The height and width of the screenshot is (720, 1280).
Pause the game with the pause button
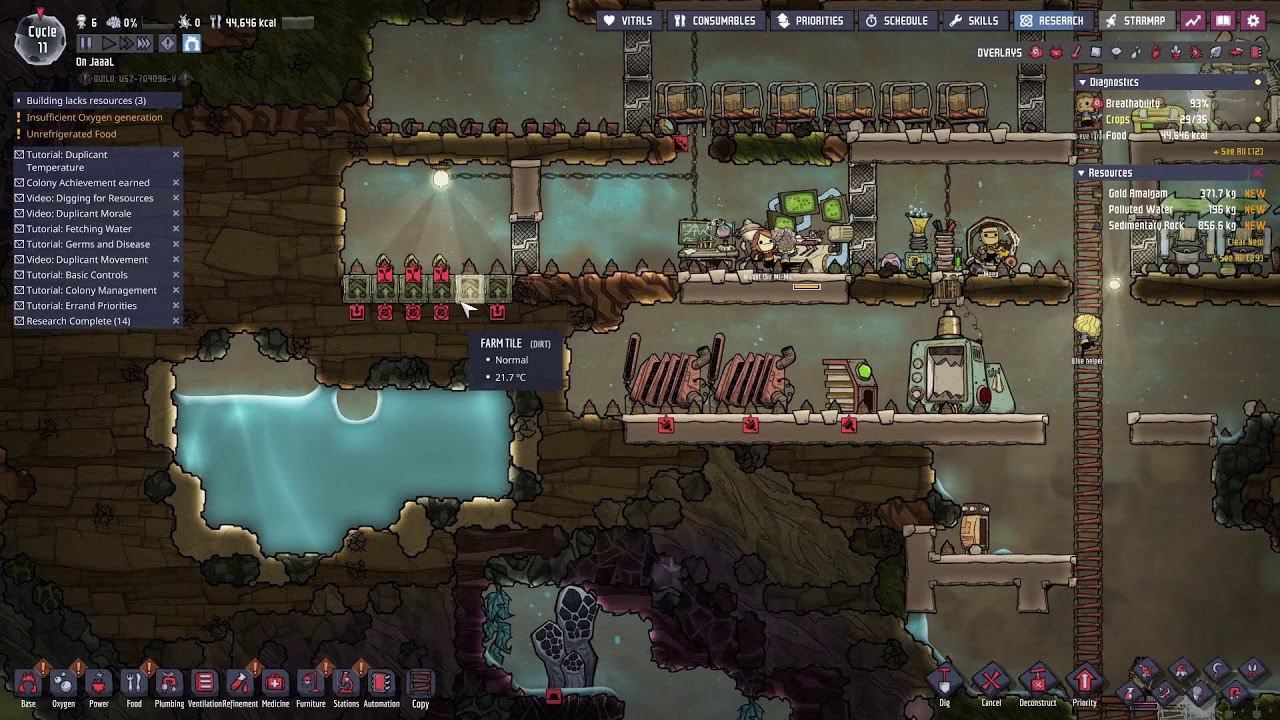pos(85,43)
